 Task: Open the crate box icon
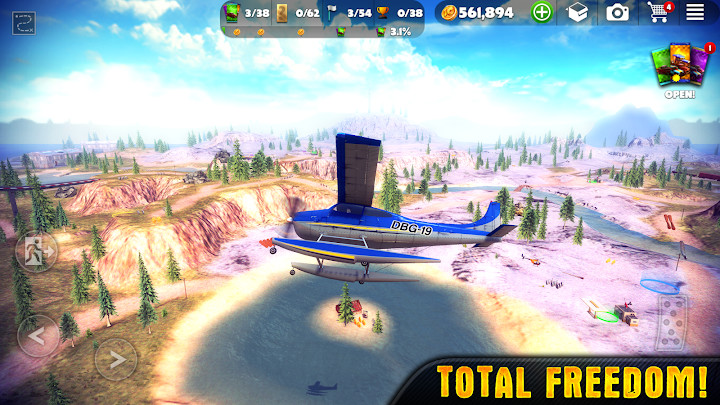(577, 12)
